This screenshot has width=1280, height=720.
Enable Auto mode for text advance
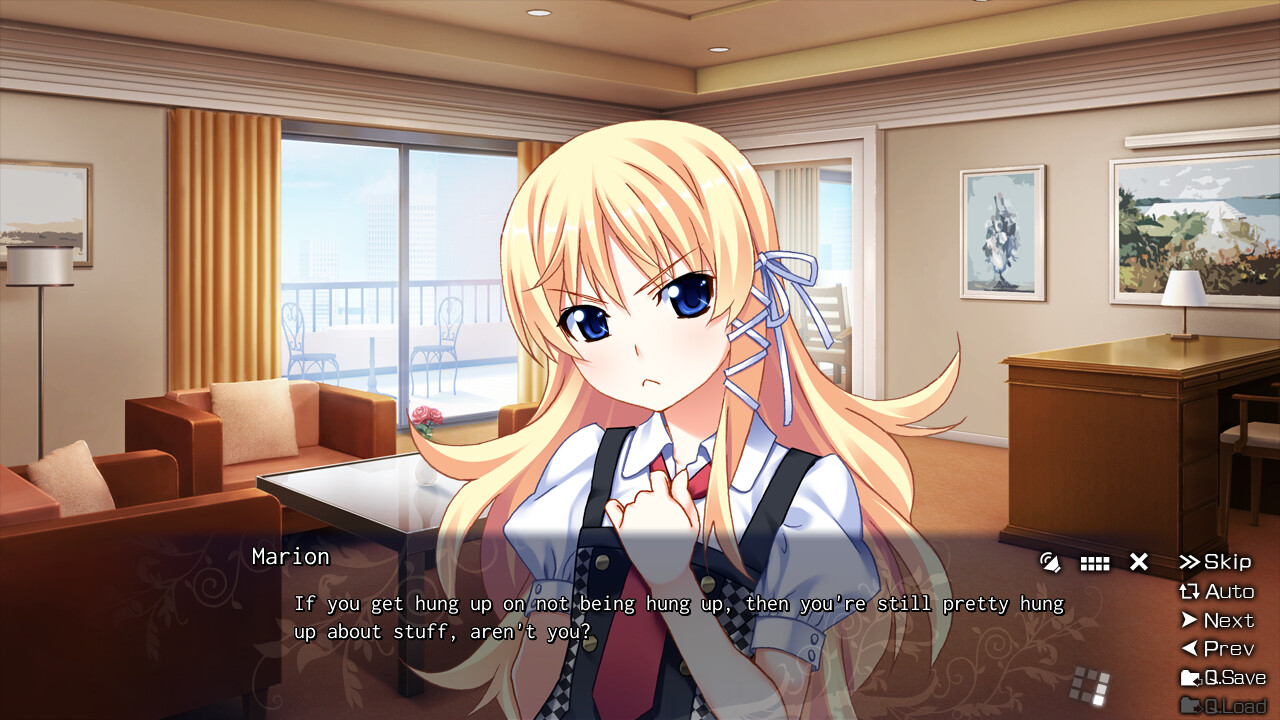pos(1216,591)
